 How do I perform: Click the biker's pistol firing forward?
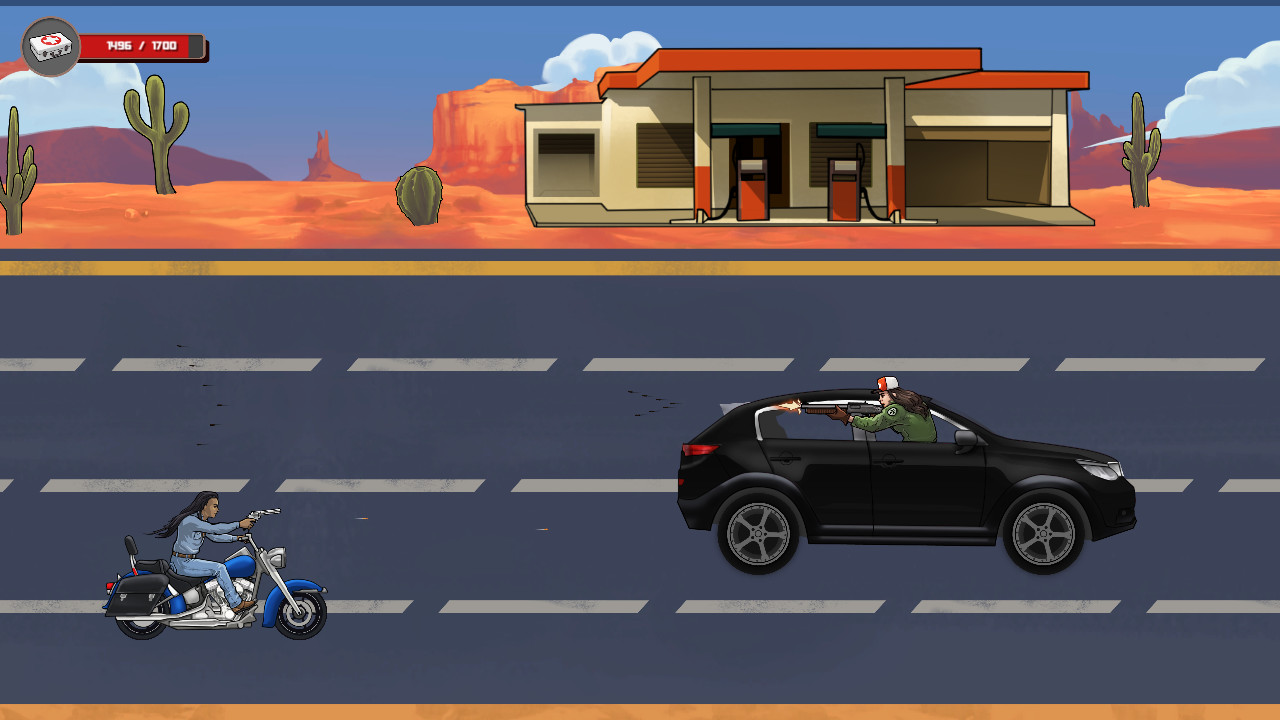pyautogui.click(x=255, y=515)
